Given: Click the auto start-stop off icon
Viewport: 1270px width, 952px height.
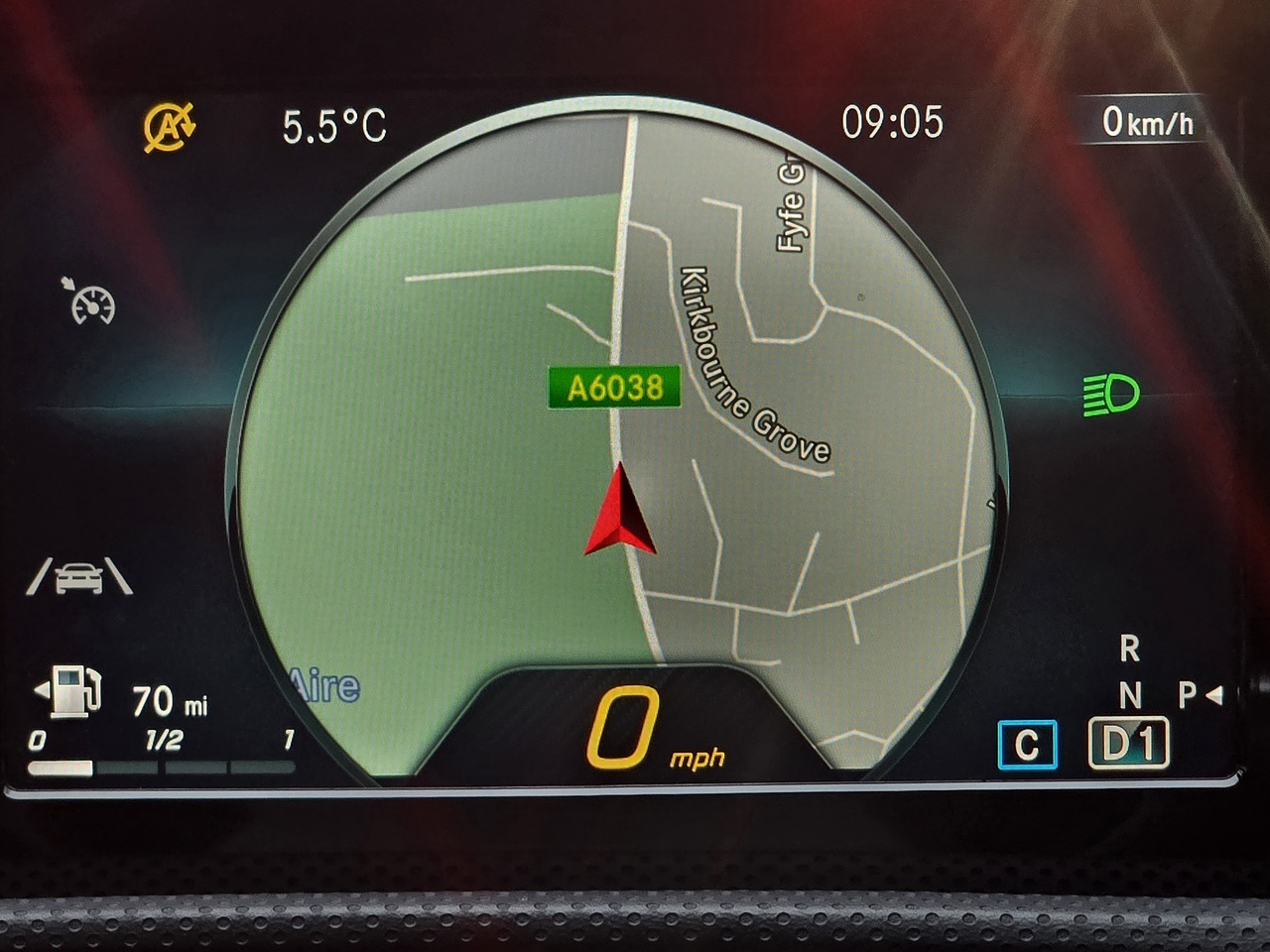Looking at the screenshot, I should [169, 128].
